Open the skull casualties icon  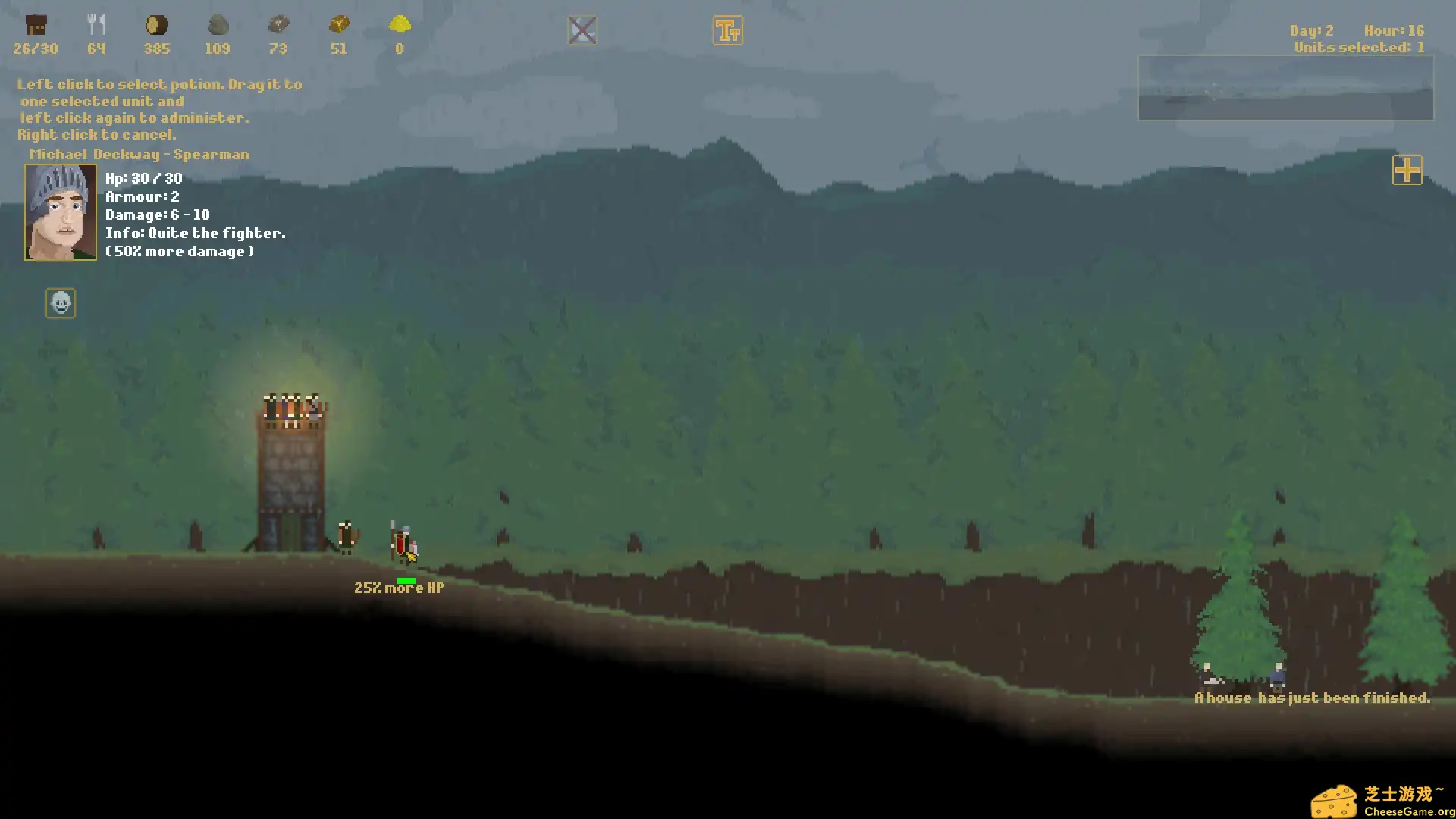[61, 303]
